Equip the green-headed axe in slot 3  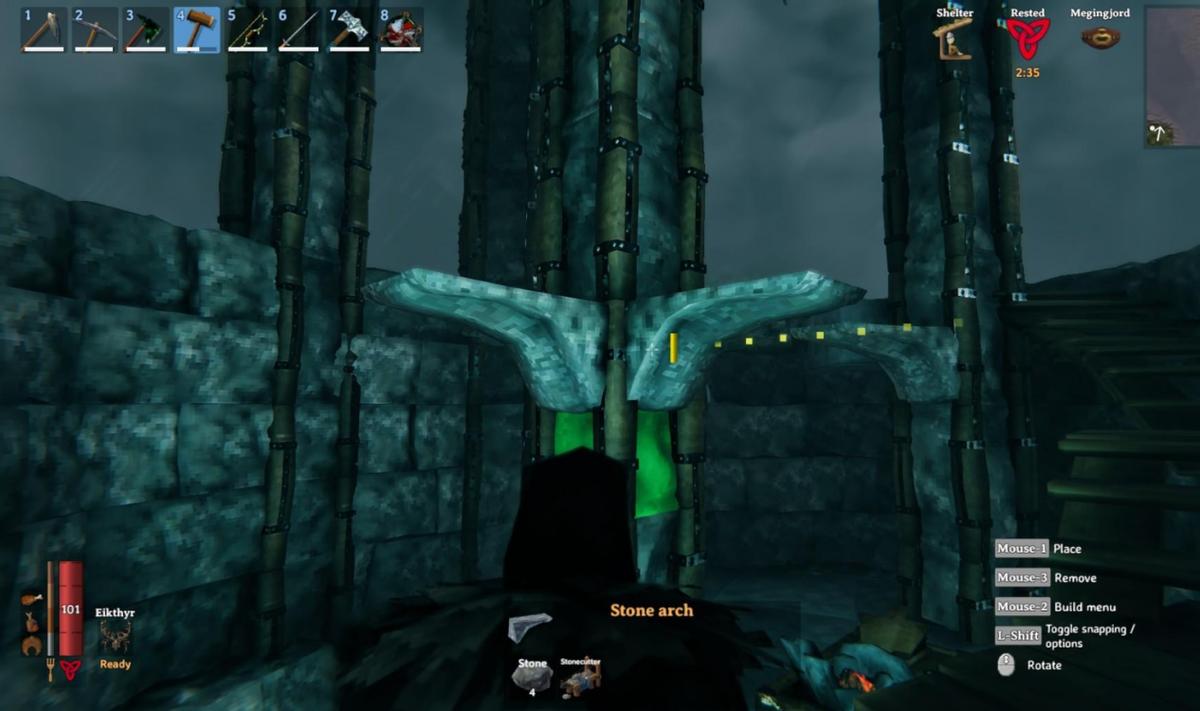146,30
